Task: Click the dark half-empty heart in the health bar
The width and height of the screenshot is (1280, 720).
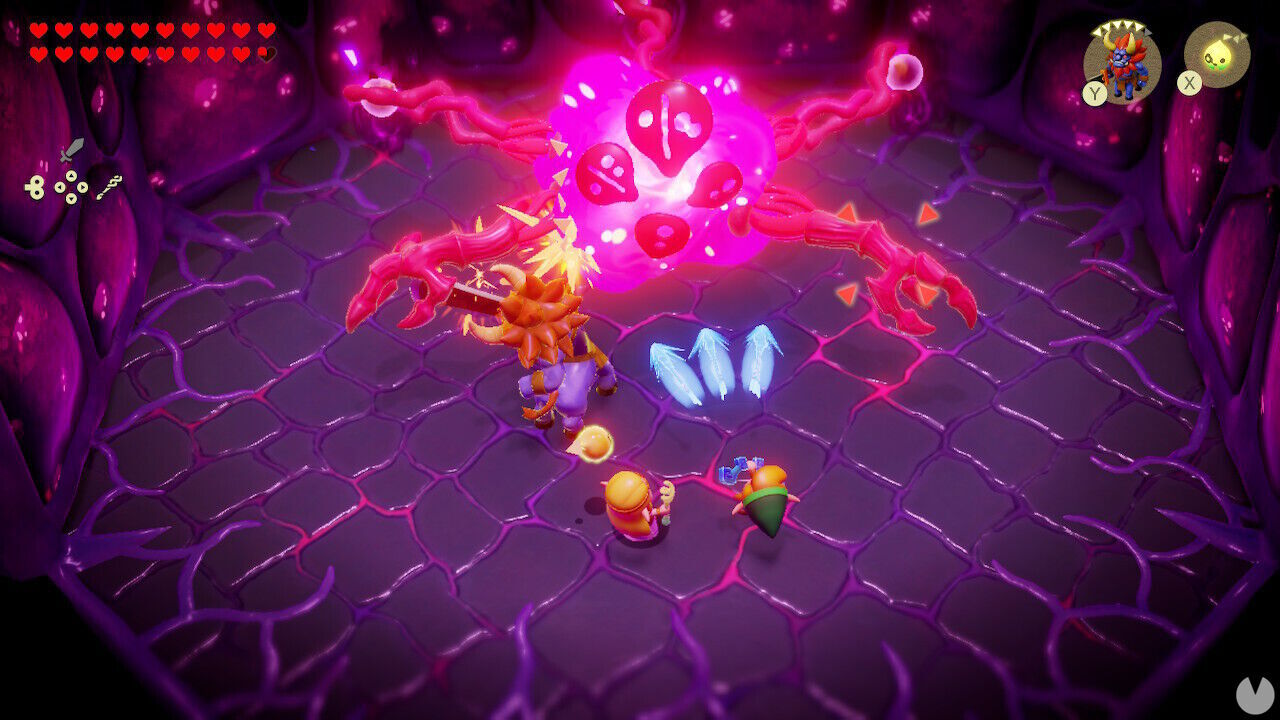Action: pos(267,53)
